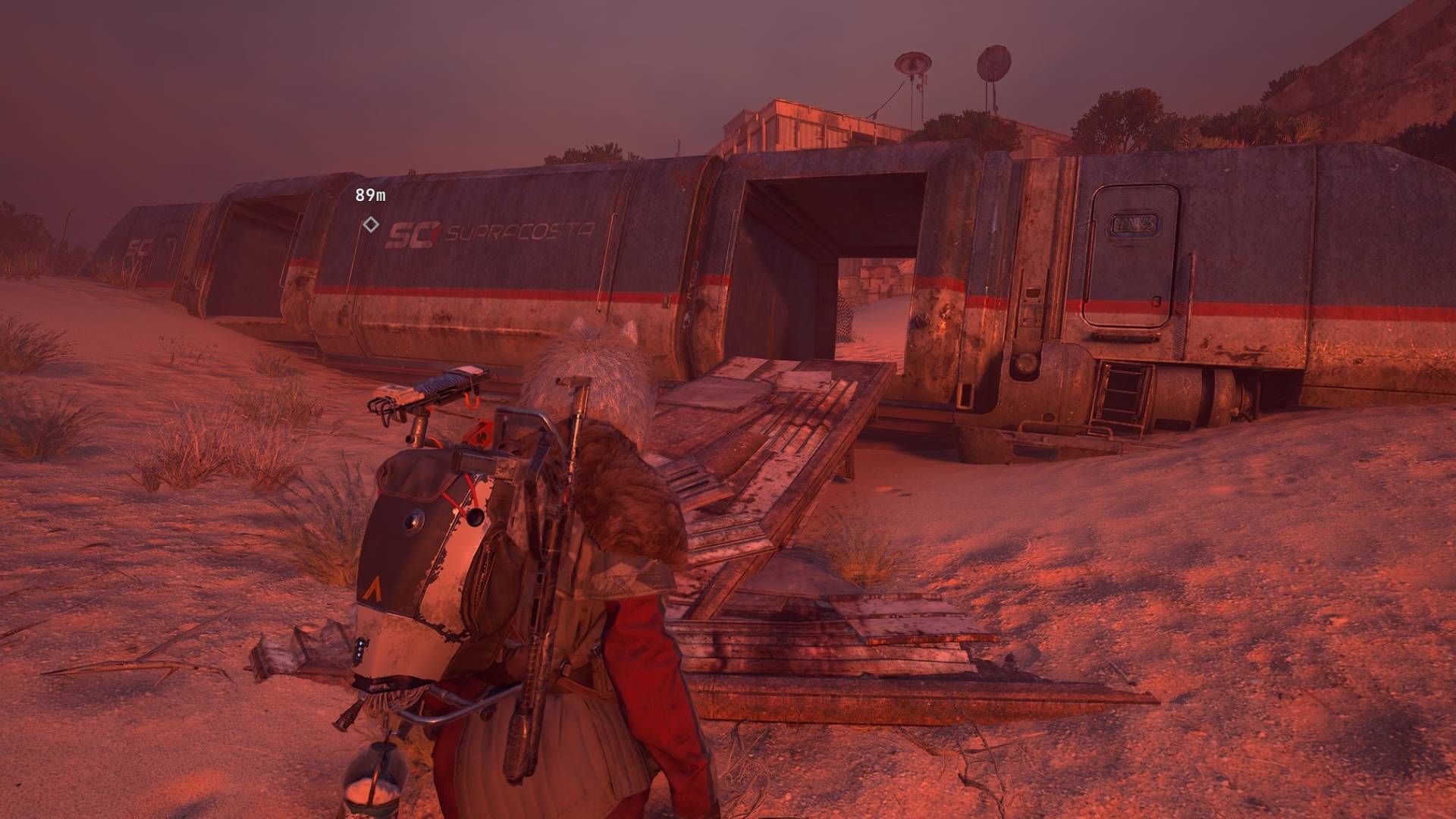Click the diamond waypoint marker
Image resolution: width=1456 pixels, height=819 pixels.
click(371, 225)
